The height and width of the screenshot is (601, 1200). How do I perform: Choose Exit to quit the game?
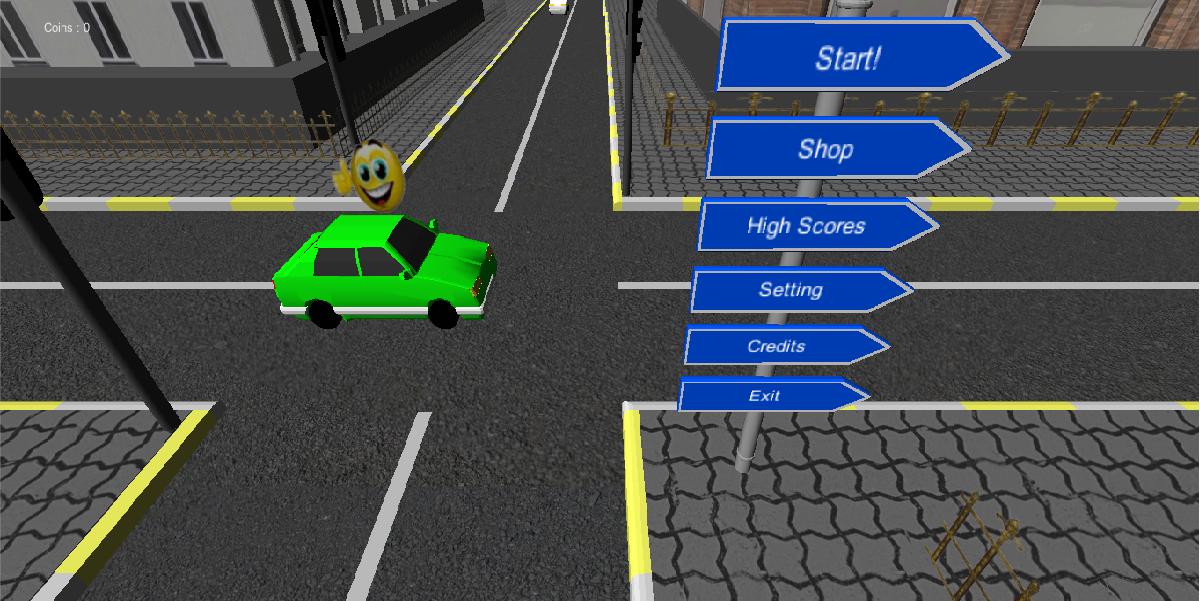coord(765,395)
